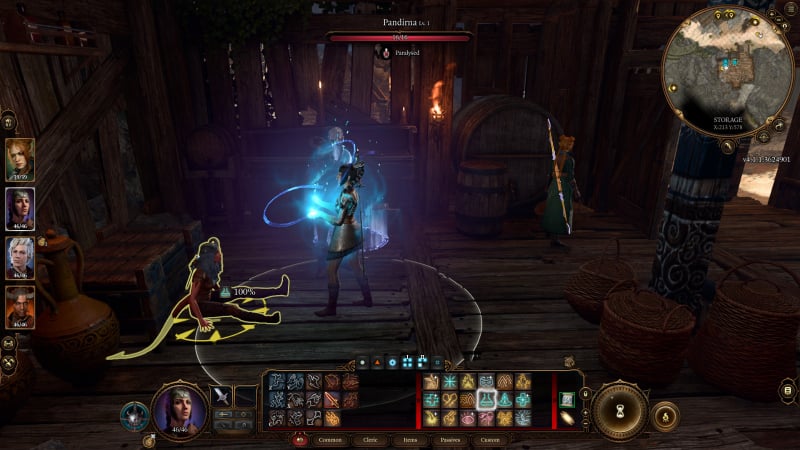Select the red-haired party member portrait
The width and height of the screenshot is (800, 450).
coord(20,158)
